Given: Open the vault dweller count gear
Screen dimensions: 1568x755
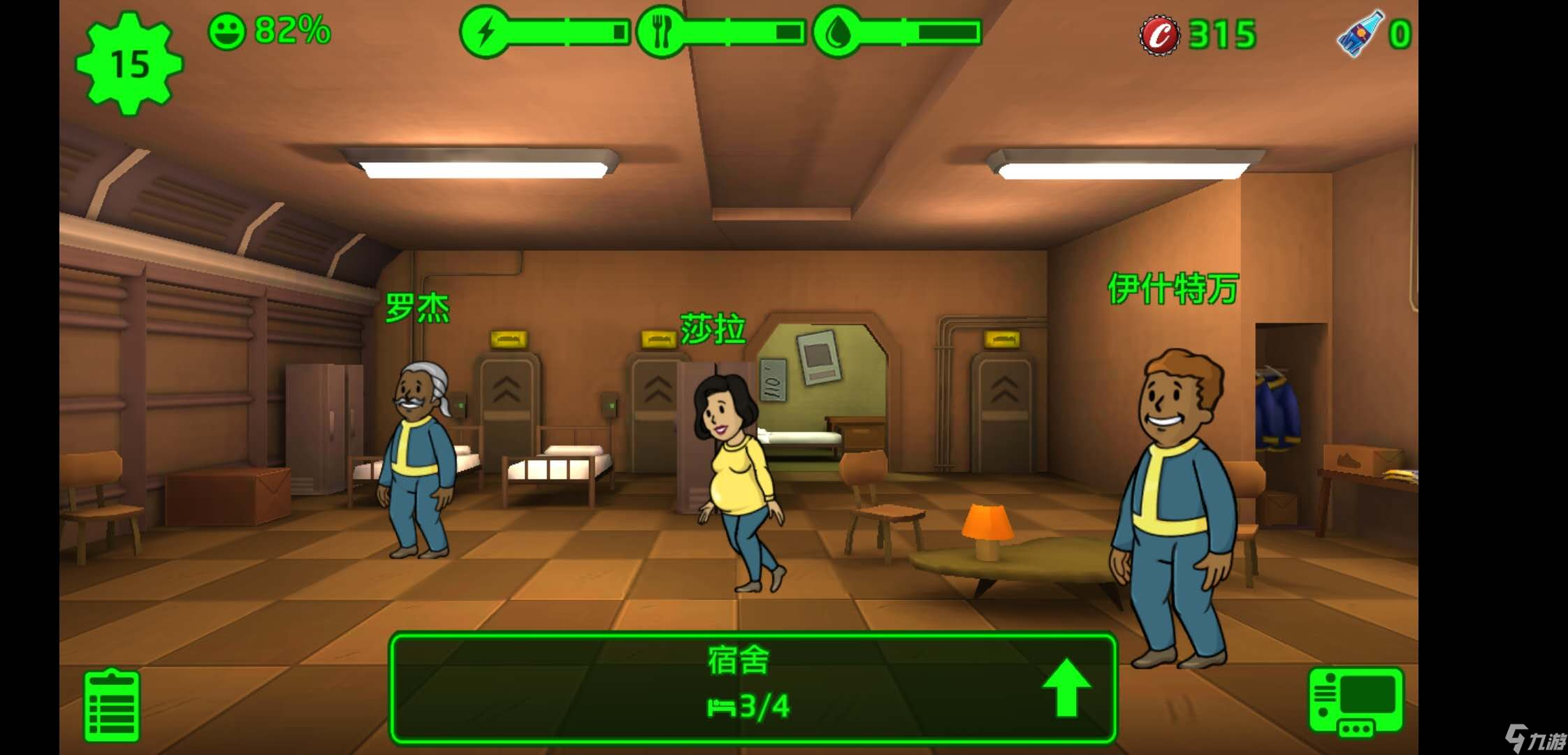Looking at the screenshot, I should click(x=129, y=64).
